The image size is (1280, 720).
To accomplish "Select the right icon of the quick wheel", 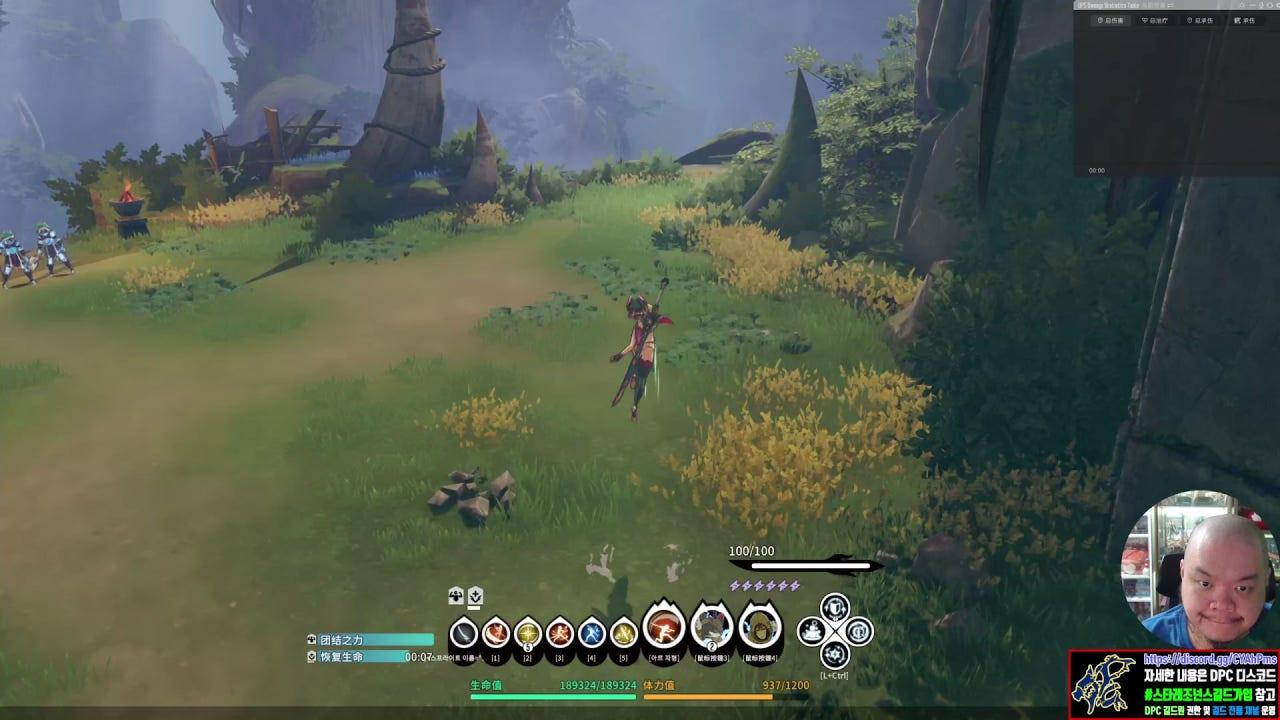I will 859,631.
